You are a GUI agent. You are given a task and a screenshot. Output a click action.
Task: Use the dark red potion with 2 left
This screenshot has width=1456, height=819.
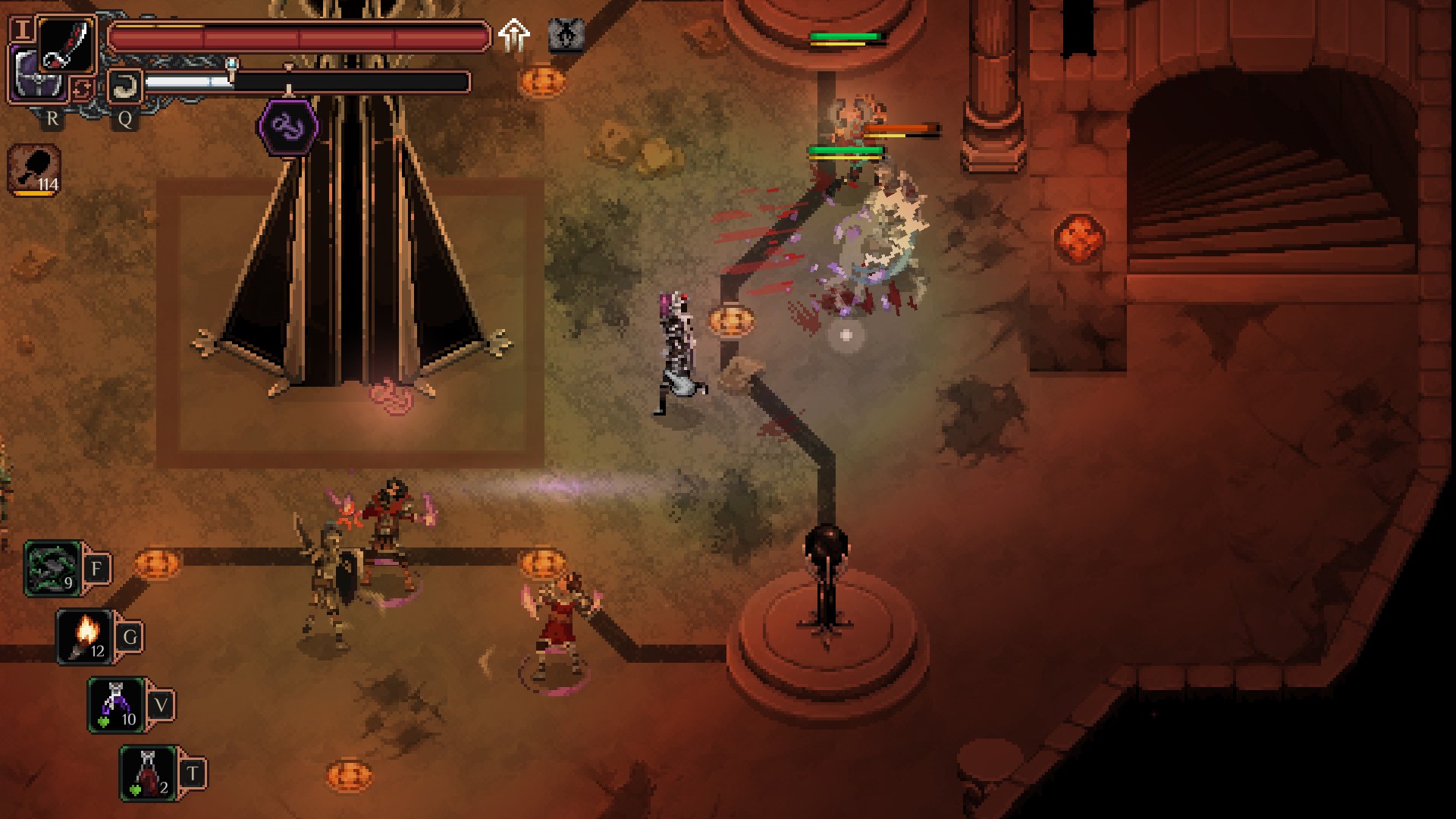pos(149,773)
